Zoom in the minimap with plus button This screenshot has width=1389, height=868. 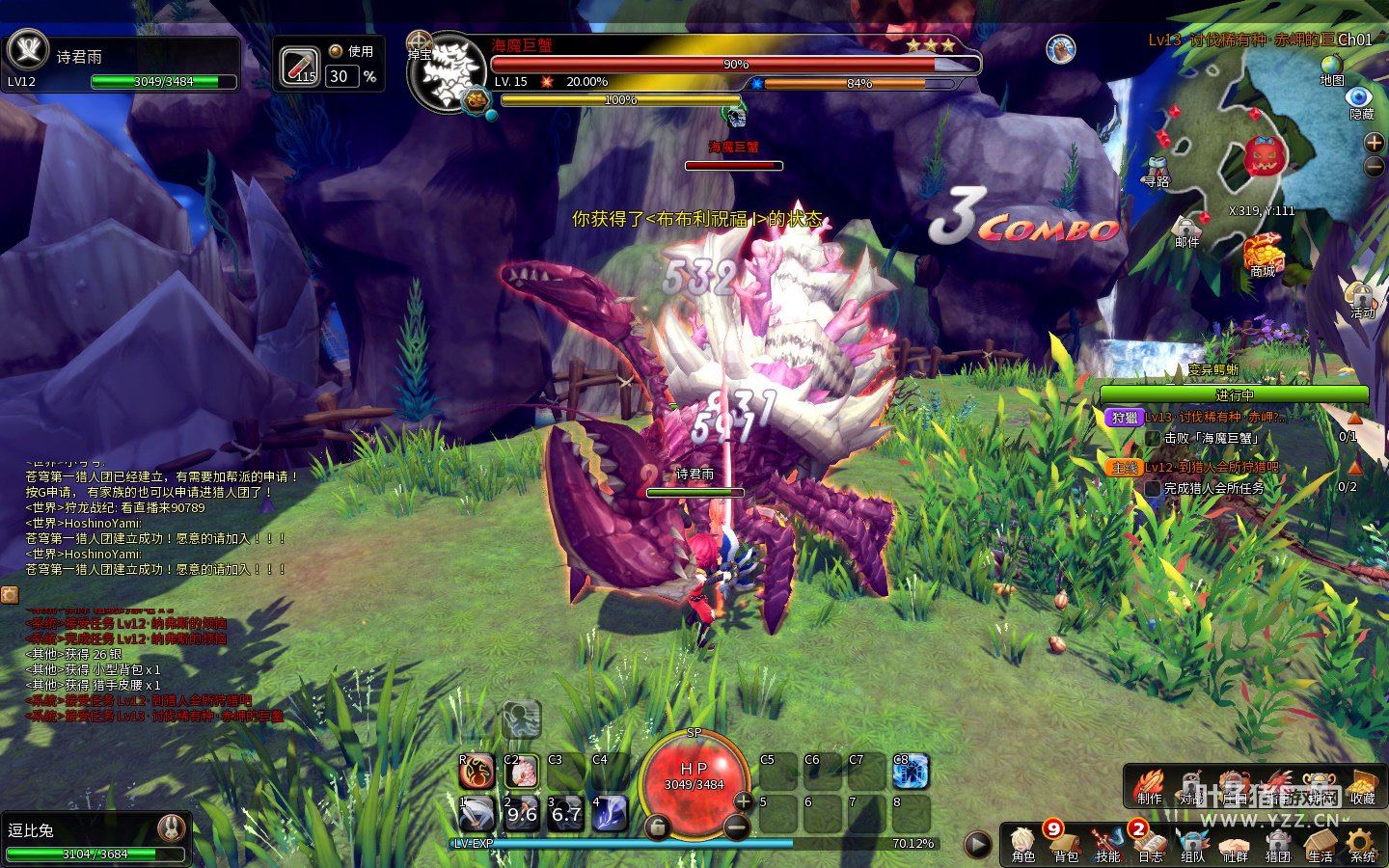tap(1374, 143)
